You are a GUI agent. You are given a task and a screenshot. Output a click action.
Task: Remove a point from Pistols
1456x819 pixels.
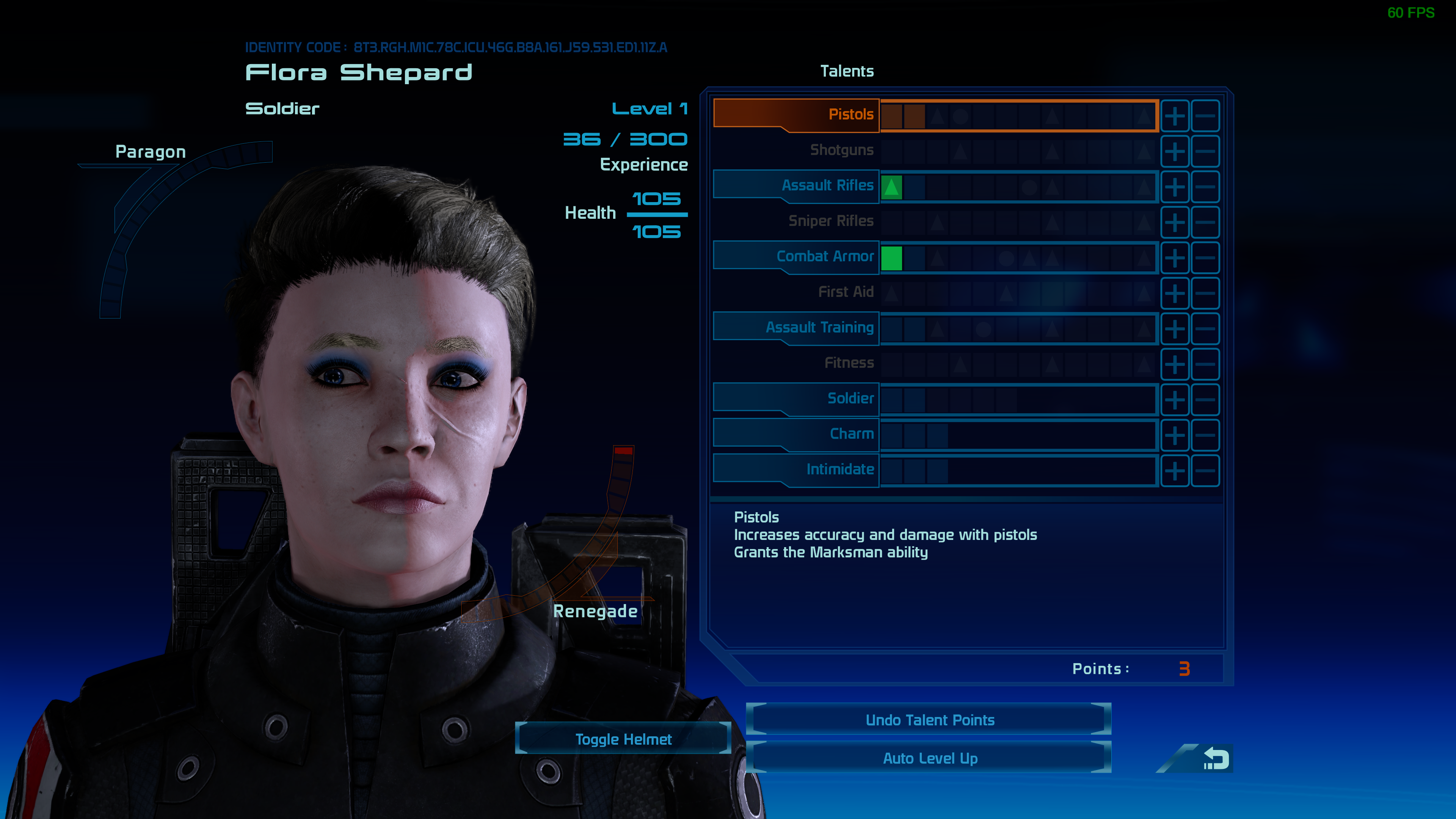1205,116
